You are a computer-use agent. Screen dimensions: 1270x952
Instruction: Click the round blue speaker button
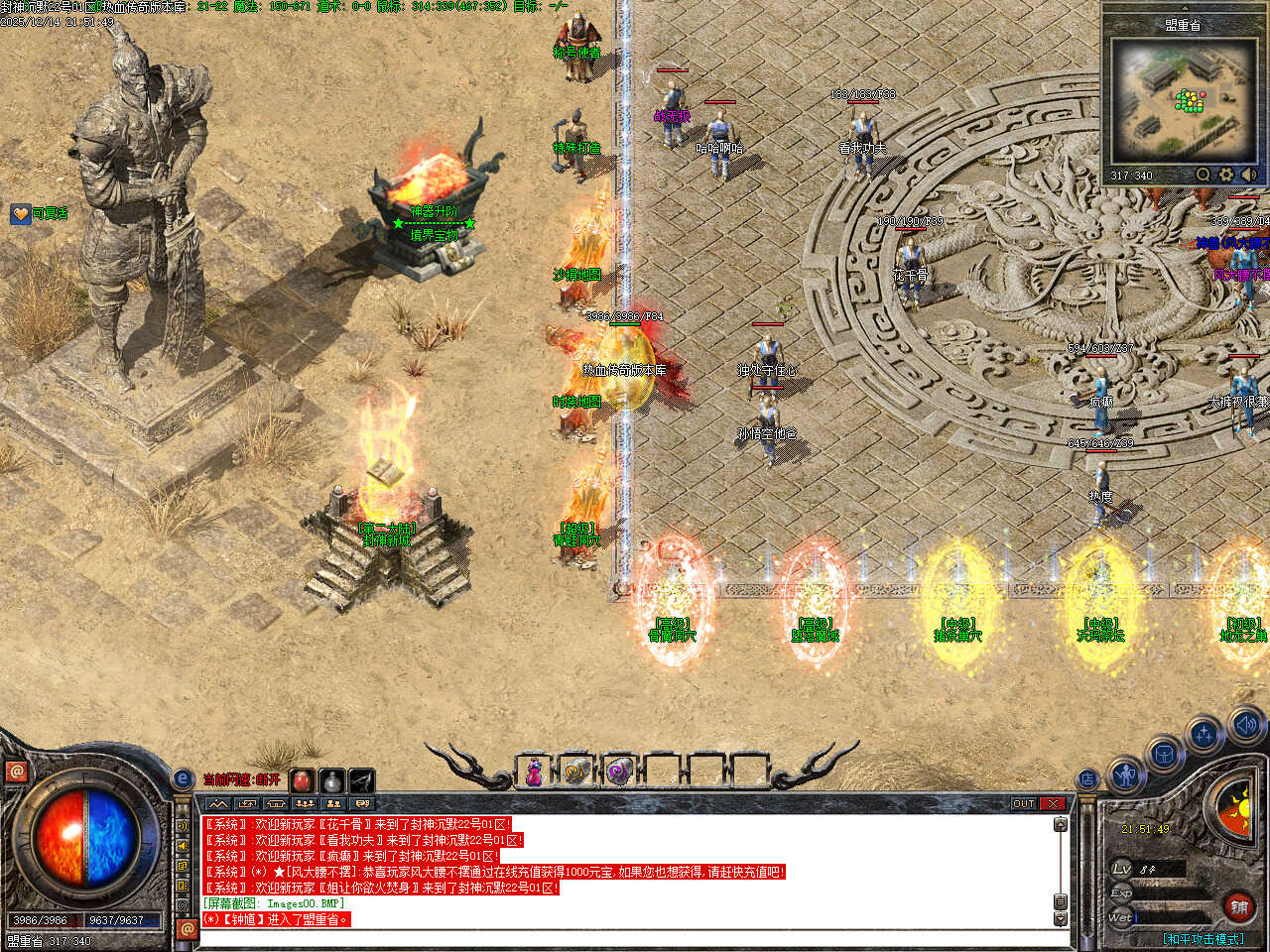(x=1244, y=725)
